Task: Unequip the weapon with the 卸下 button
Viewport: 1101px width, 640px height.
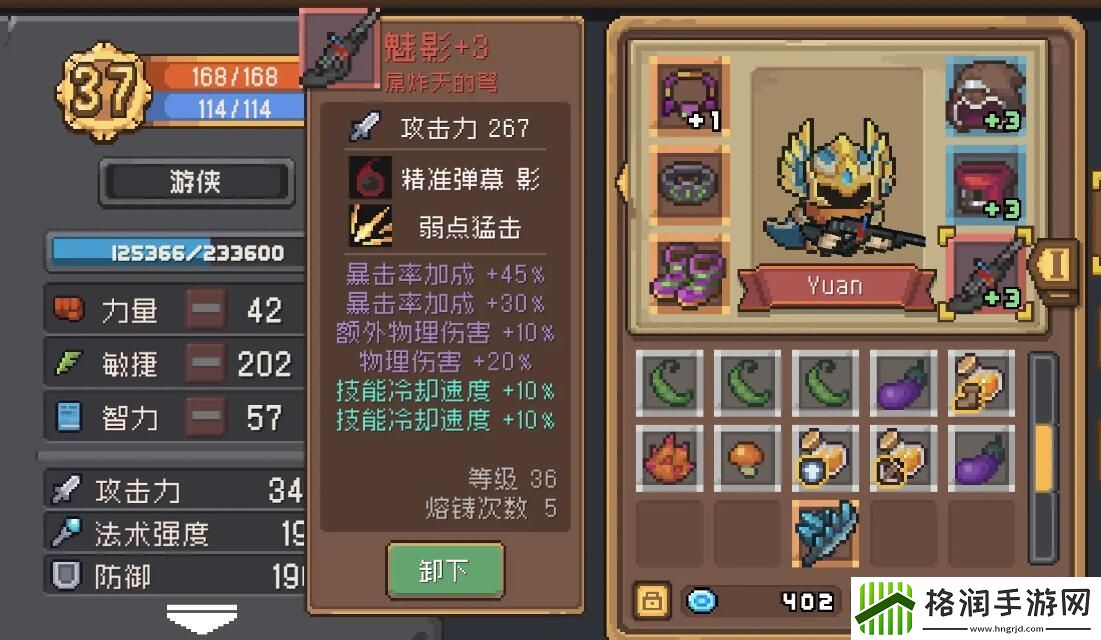Action: click(445, 571)
